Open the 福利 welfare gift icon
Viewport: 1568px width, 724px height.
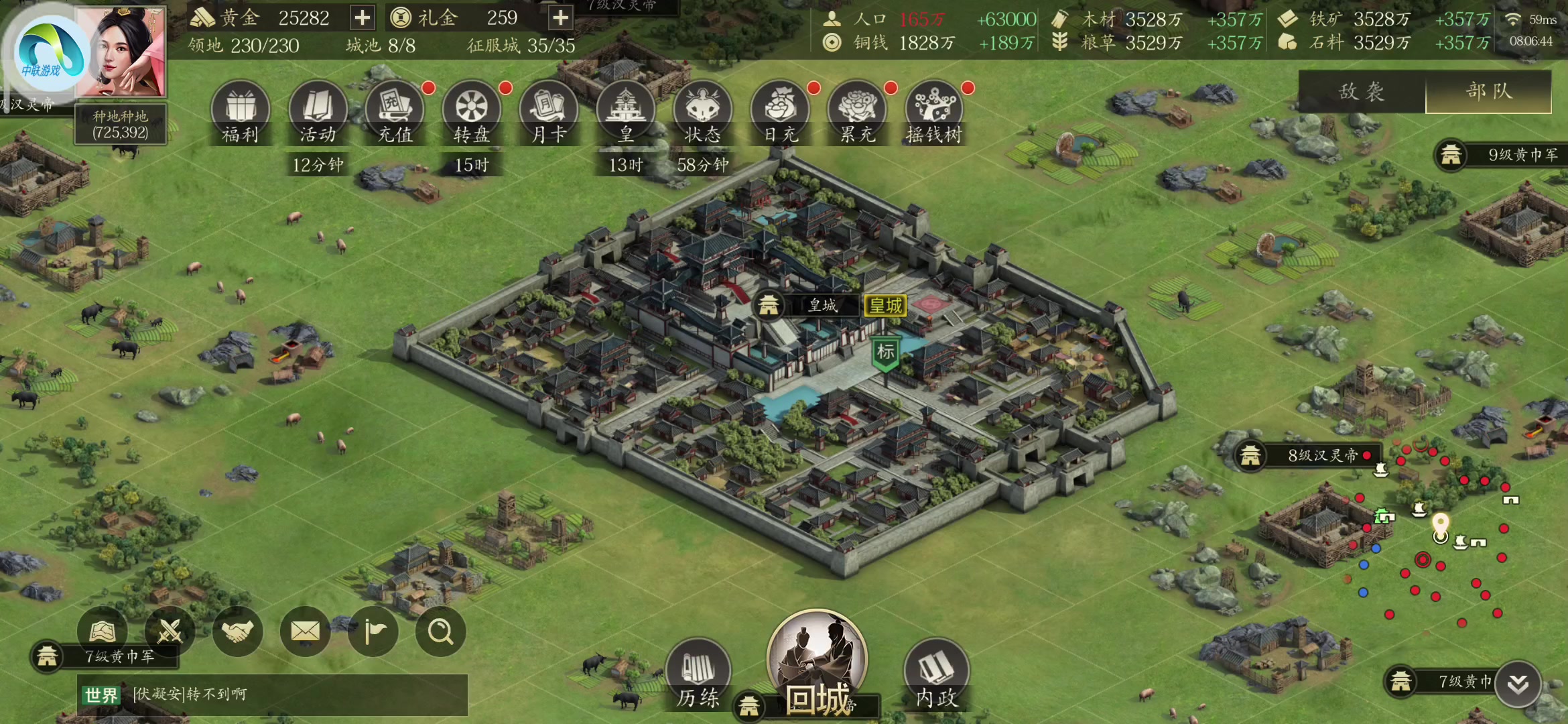pos(240,112)
